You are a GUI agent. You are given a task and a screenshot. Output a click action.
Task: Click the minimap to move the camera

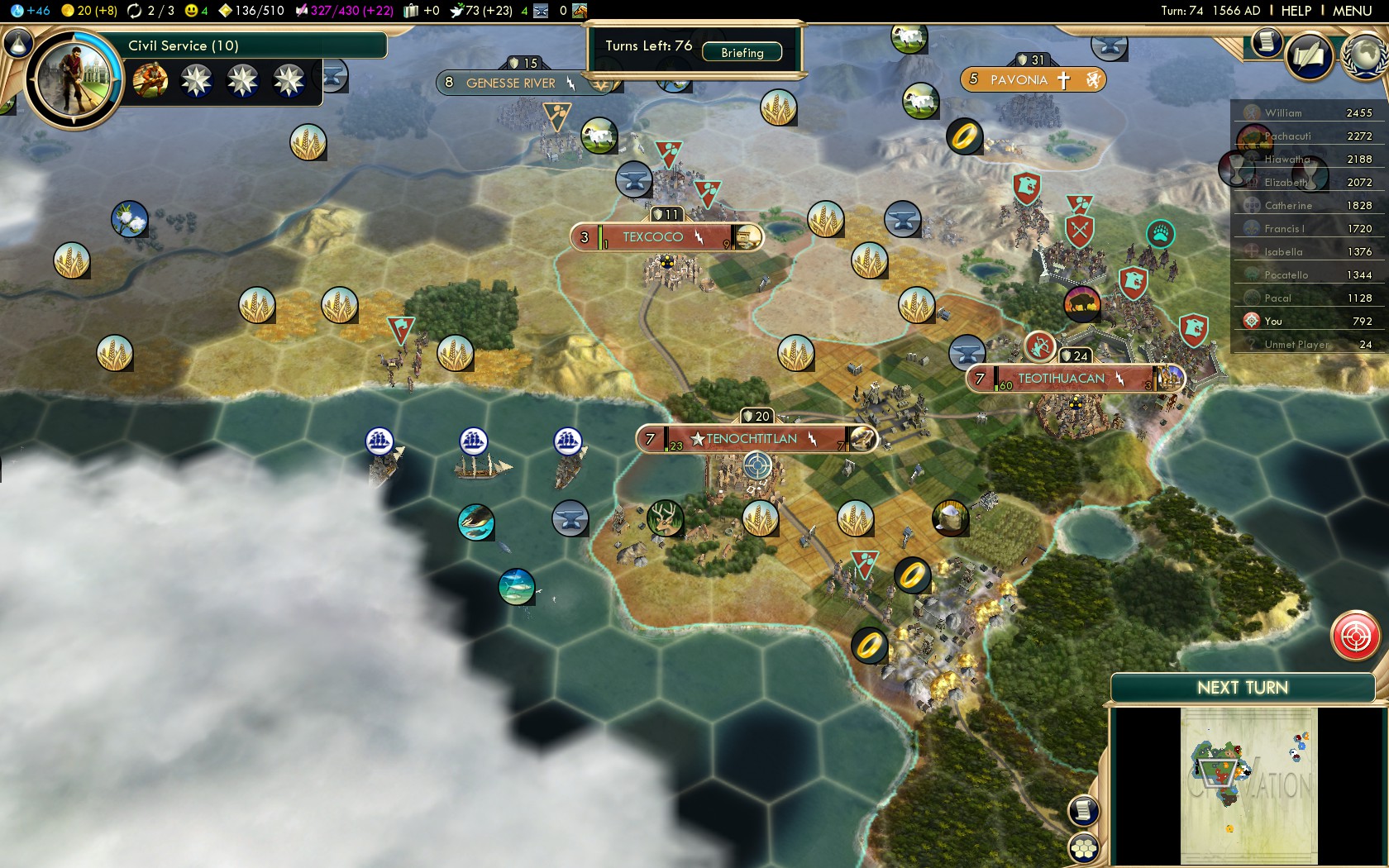point(1248,785)
